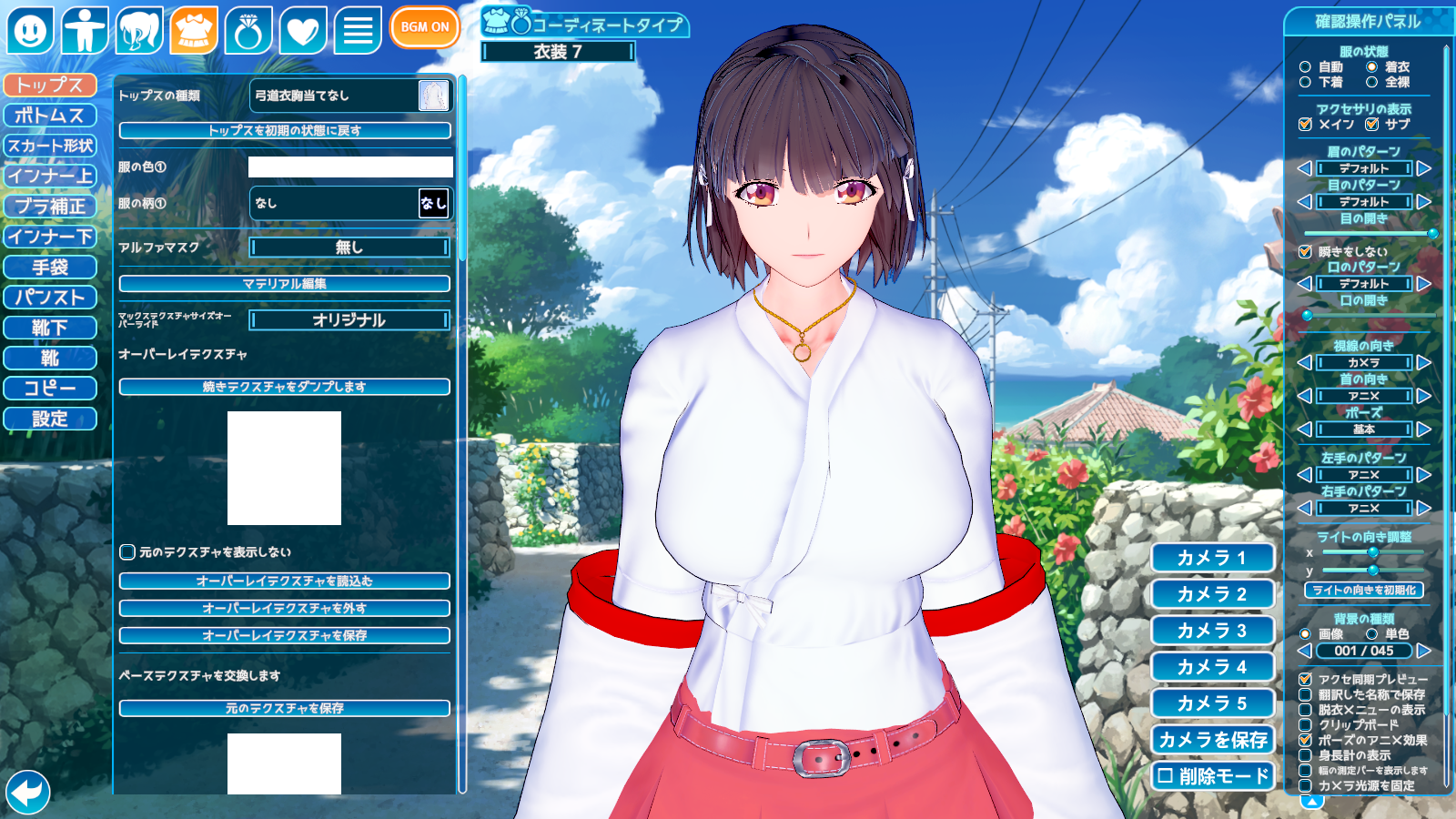Image resolution: width=1456 pixels, height=819 pixels.
Task: Switch to カメラ 1 view
Action: pyautogui.click(x=1212, y=558)
